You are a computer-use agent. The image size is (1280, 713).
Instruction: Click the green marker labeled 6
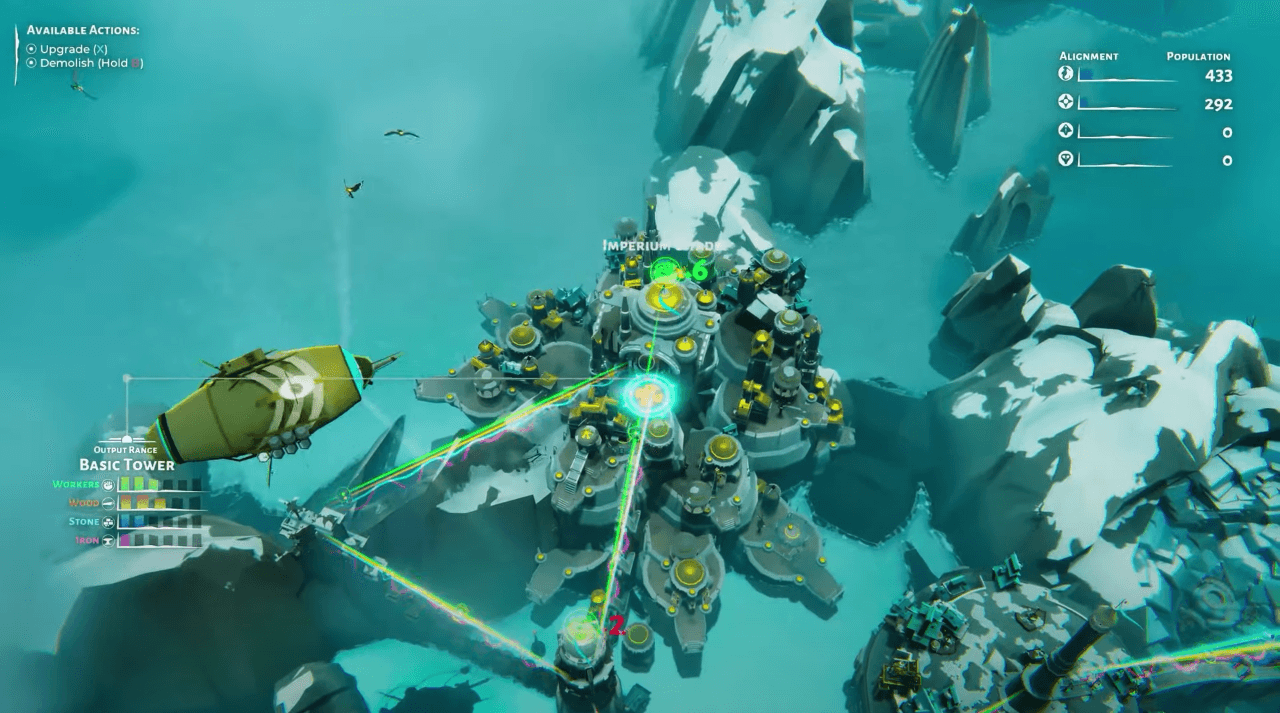tap(665, 270)
